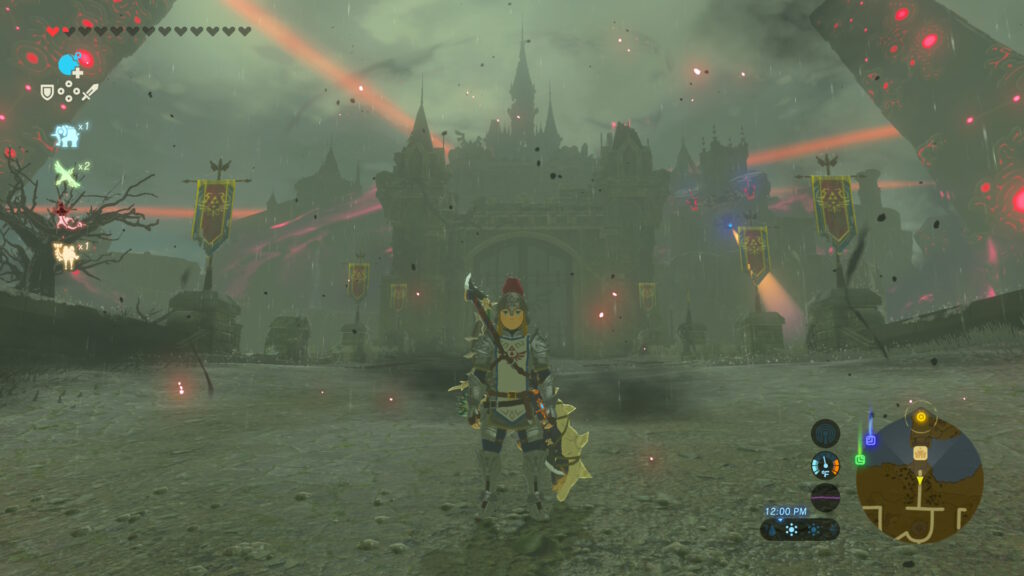This screenshot has height=576, width=1024.
Task: Click the yellow quest objective marker
Action: pos(920,415)
